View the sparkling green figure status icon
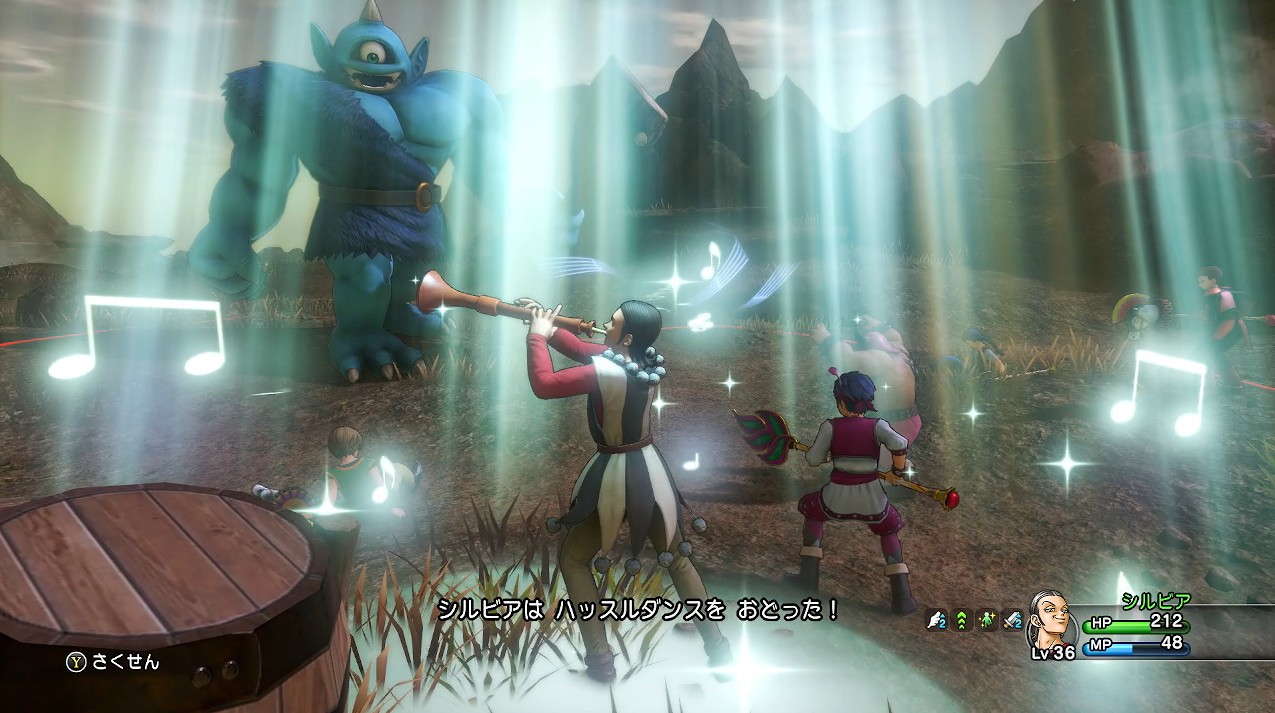Viewport: 1275px width, 713px height. click(x=988, y=622)
